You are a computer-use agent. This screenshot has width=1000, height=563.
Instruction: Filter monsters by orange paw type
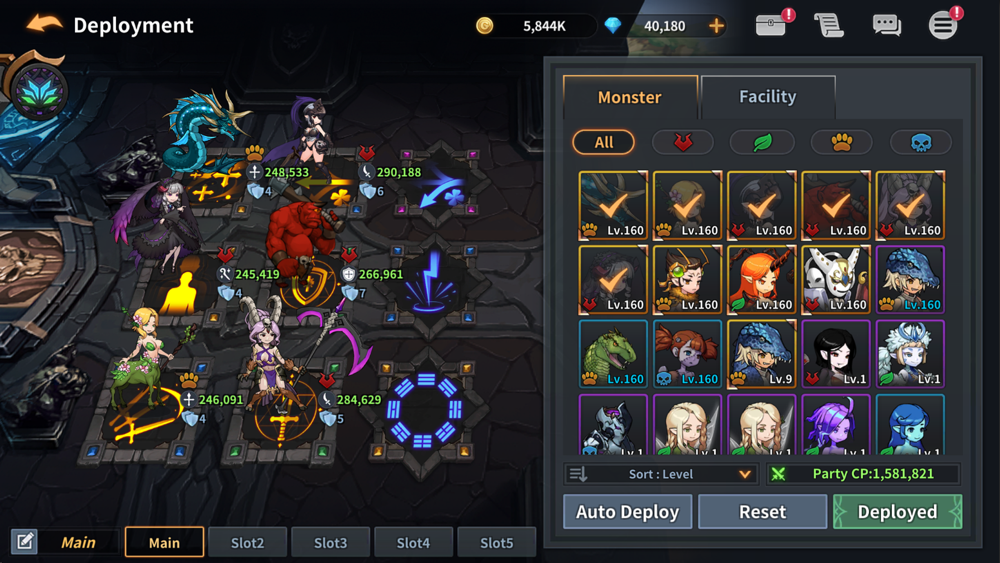click(x=841, y=142)
